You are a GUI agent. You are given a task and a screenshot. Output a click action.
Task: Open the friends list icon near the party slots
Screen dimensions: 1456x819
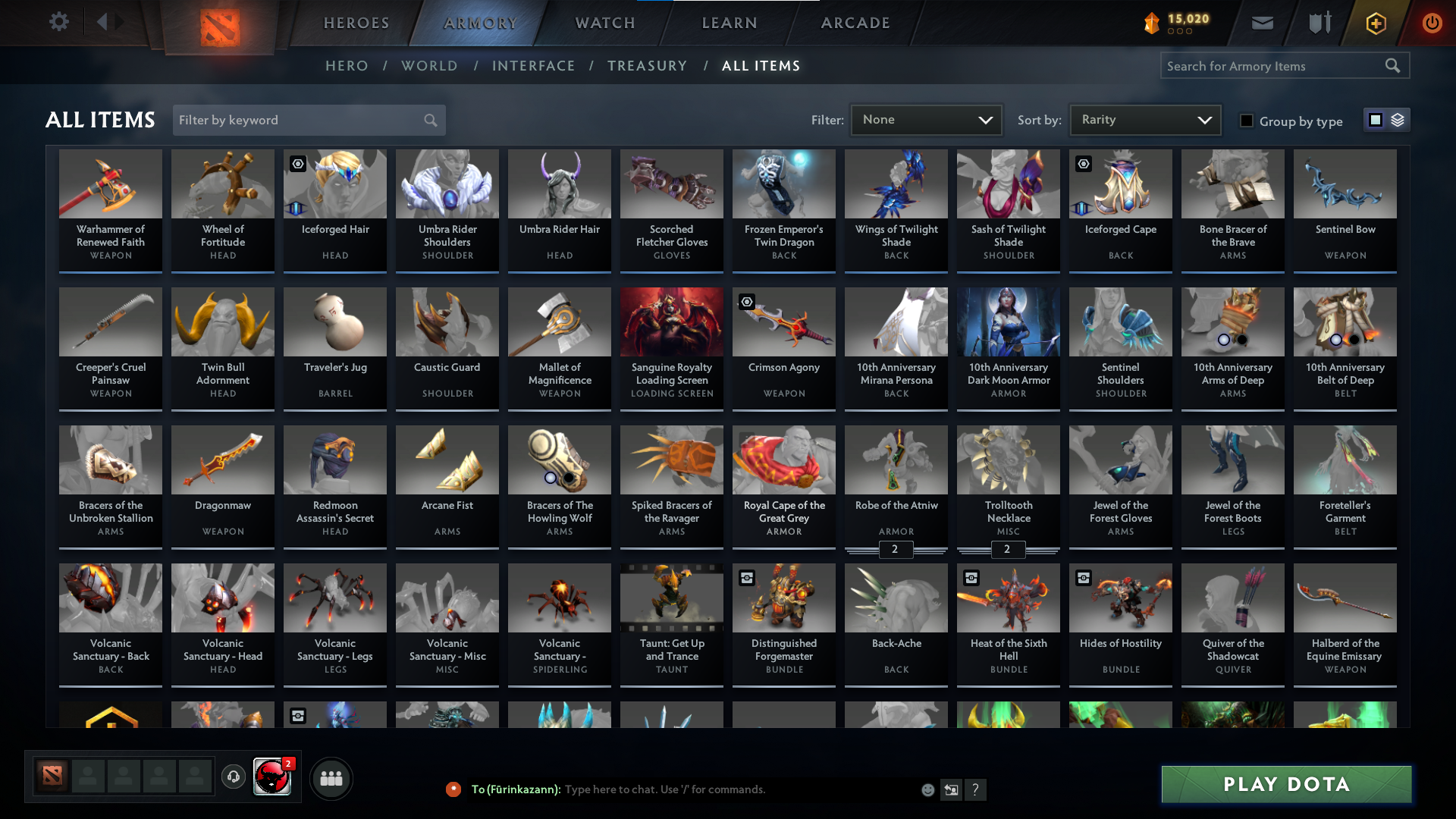click(331, 778)
